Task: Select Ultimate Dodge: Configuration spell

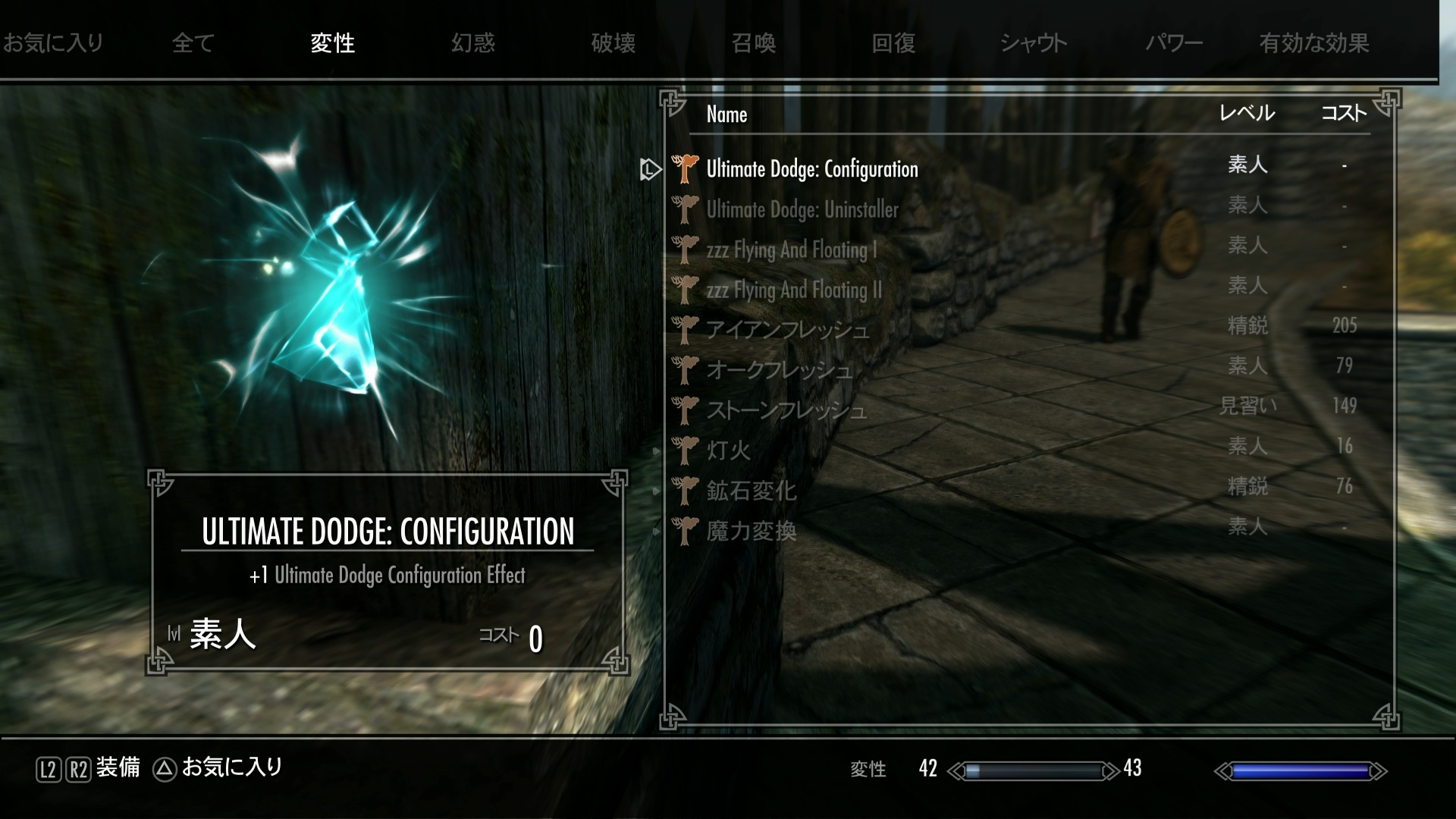Action: coord(811,169)
